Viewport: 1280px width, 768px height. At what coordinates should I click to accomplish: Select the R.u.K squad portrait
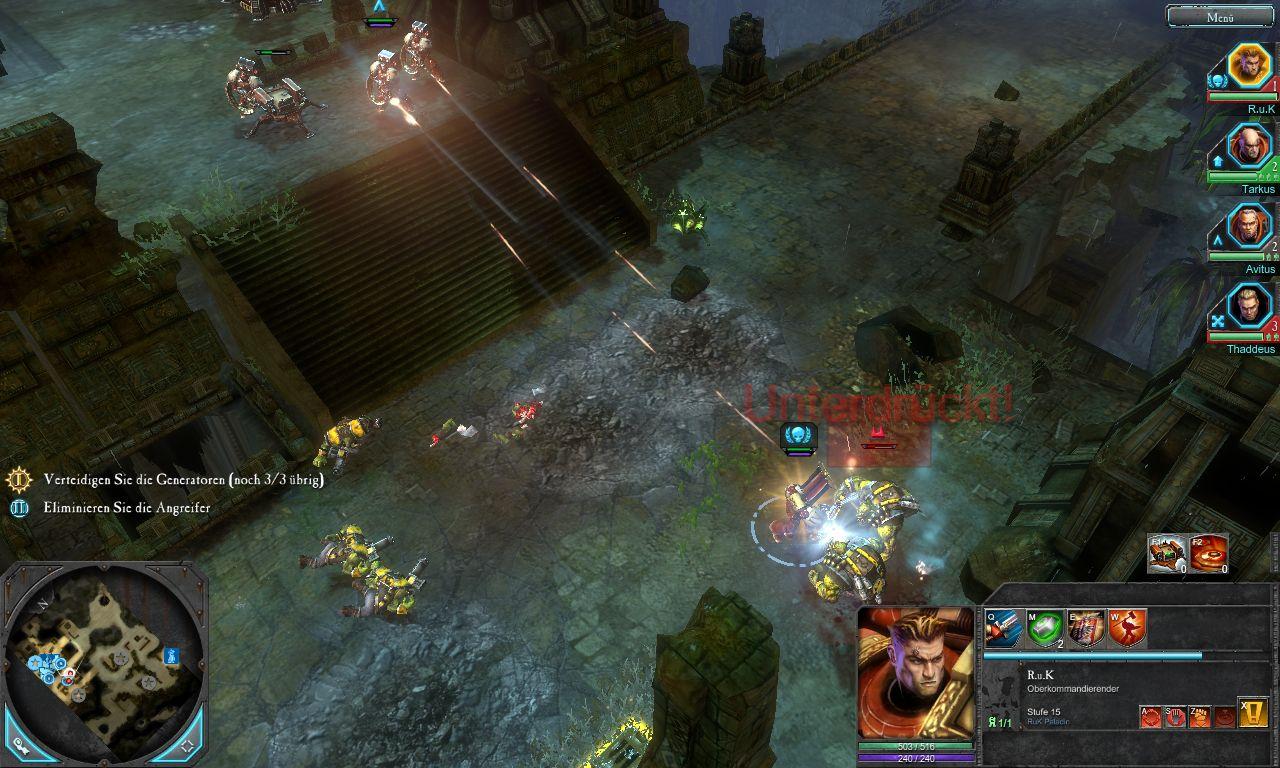click(x=1248, y=66)
